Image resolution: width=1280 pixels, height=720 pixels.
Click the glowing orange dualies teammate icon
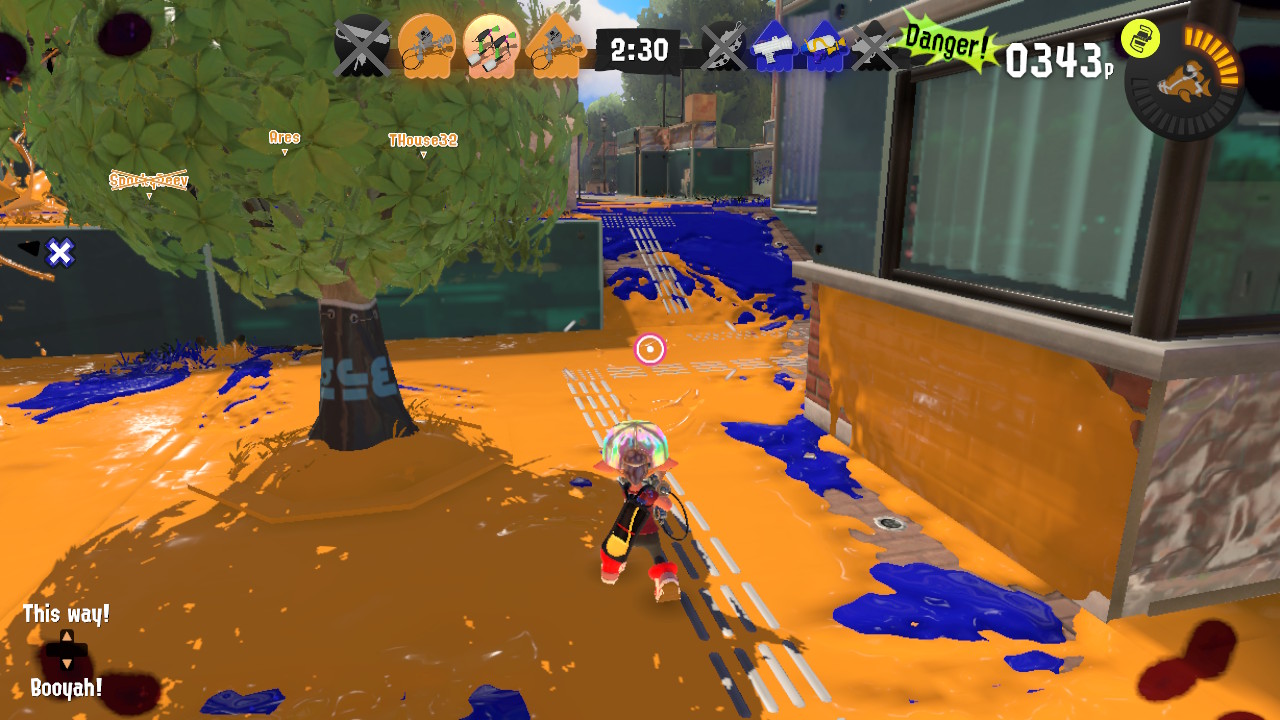(492, 46)
